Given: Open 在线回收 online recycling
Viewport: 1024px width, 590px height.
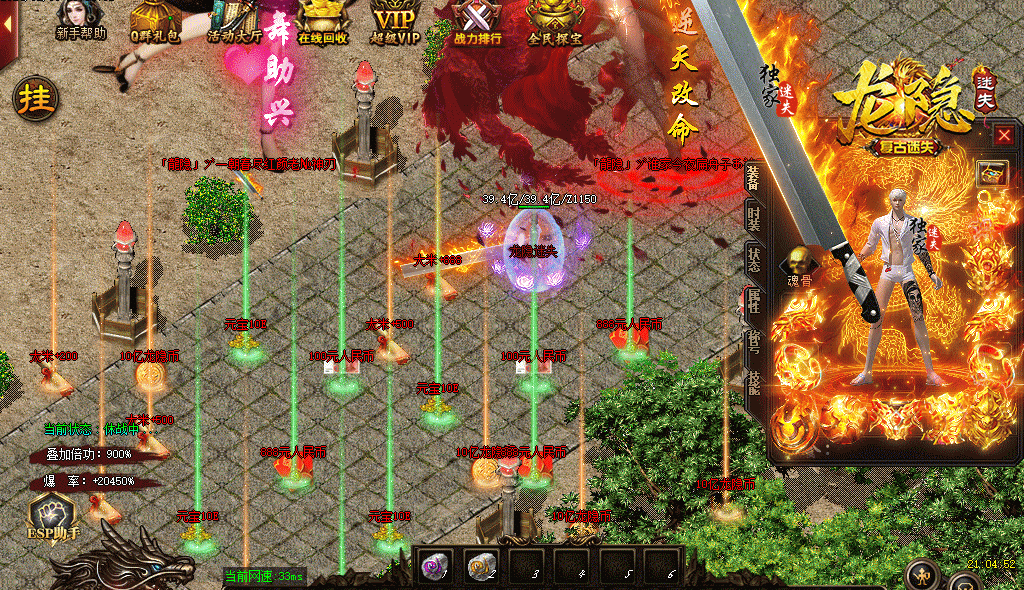Looking at the screenshot, I should pos(322,20).
